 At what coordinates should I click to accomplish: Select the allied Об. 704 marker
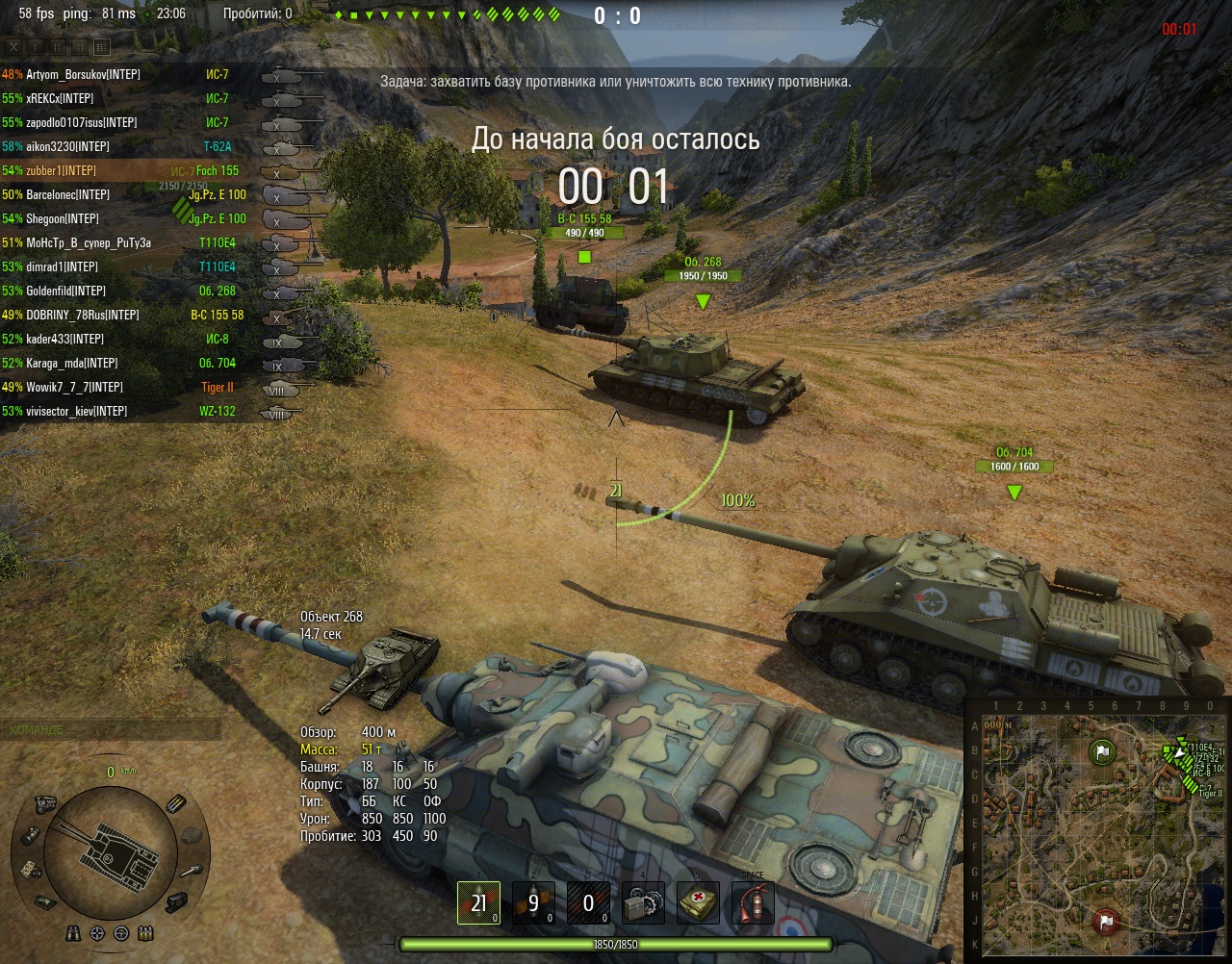tap(1014, 493)
